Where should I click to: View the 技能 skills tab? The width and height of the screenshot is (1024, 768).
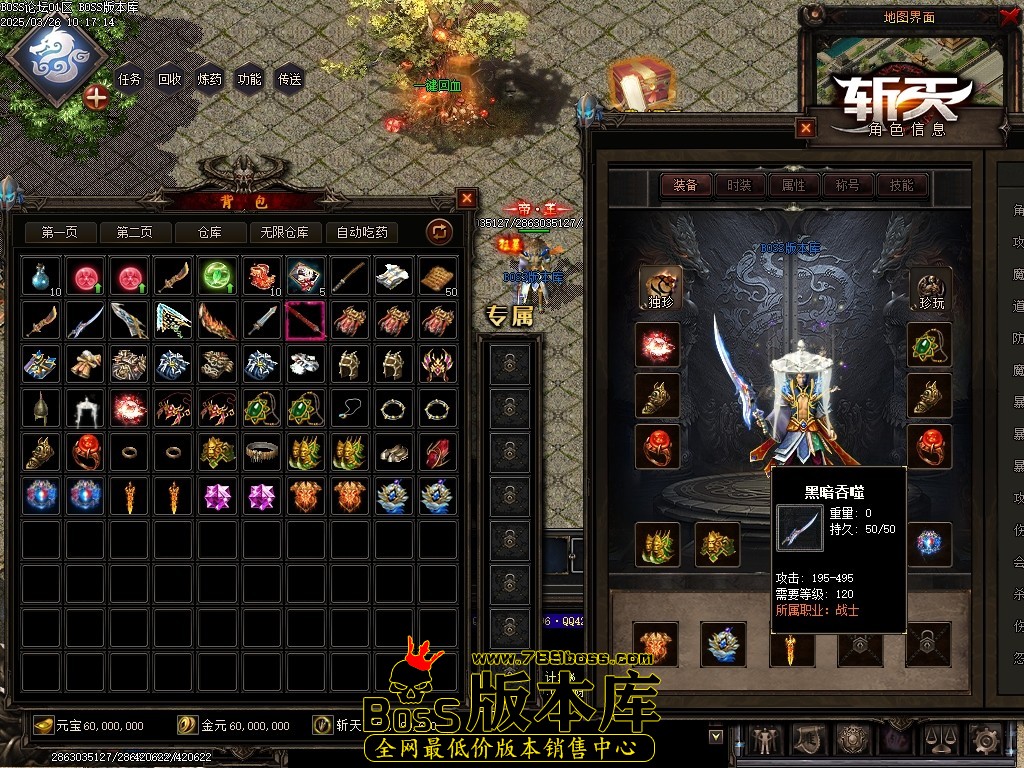(x=901, y=185)
